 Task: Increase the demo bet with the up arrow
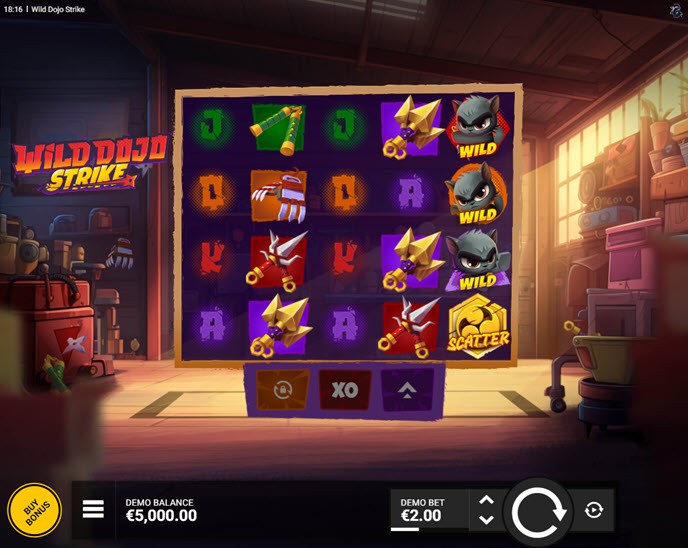pyautogui.click(x=486, y=500)
